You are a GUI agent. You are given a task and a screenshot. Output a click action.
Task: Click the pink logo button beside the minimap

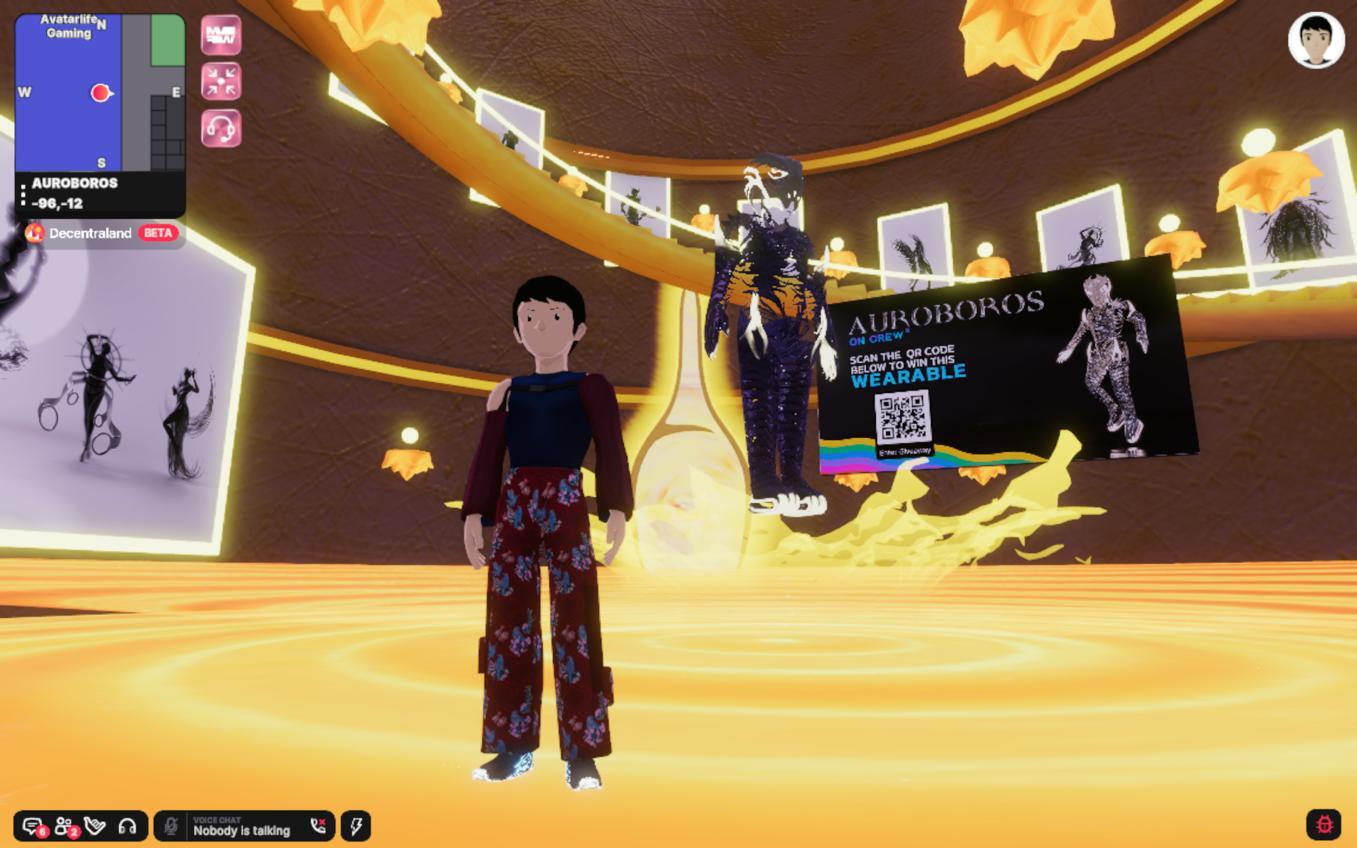221,36
